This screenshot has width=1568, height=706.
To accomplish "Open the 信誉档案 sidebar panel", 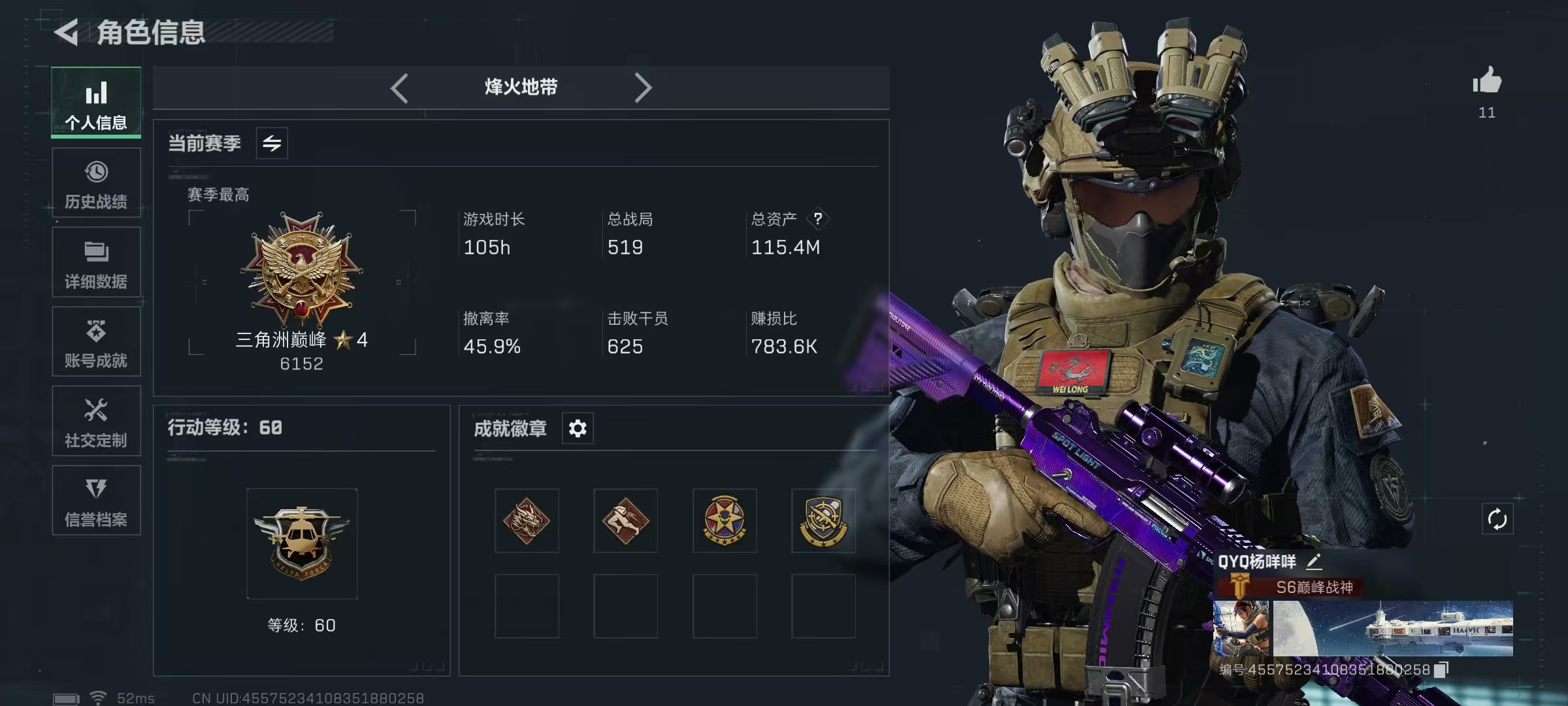I will (x=96, y=501).
